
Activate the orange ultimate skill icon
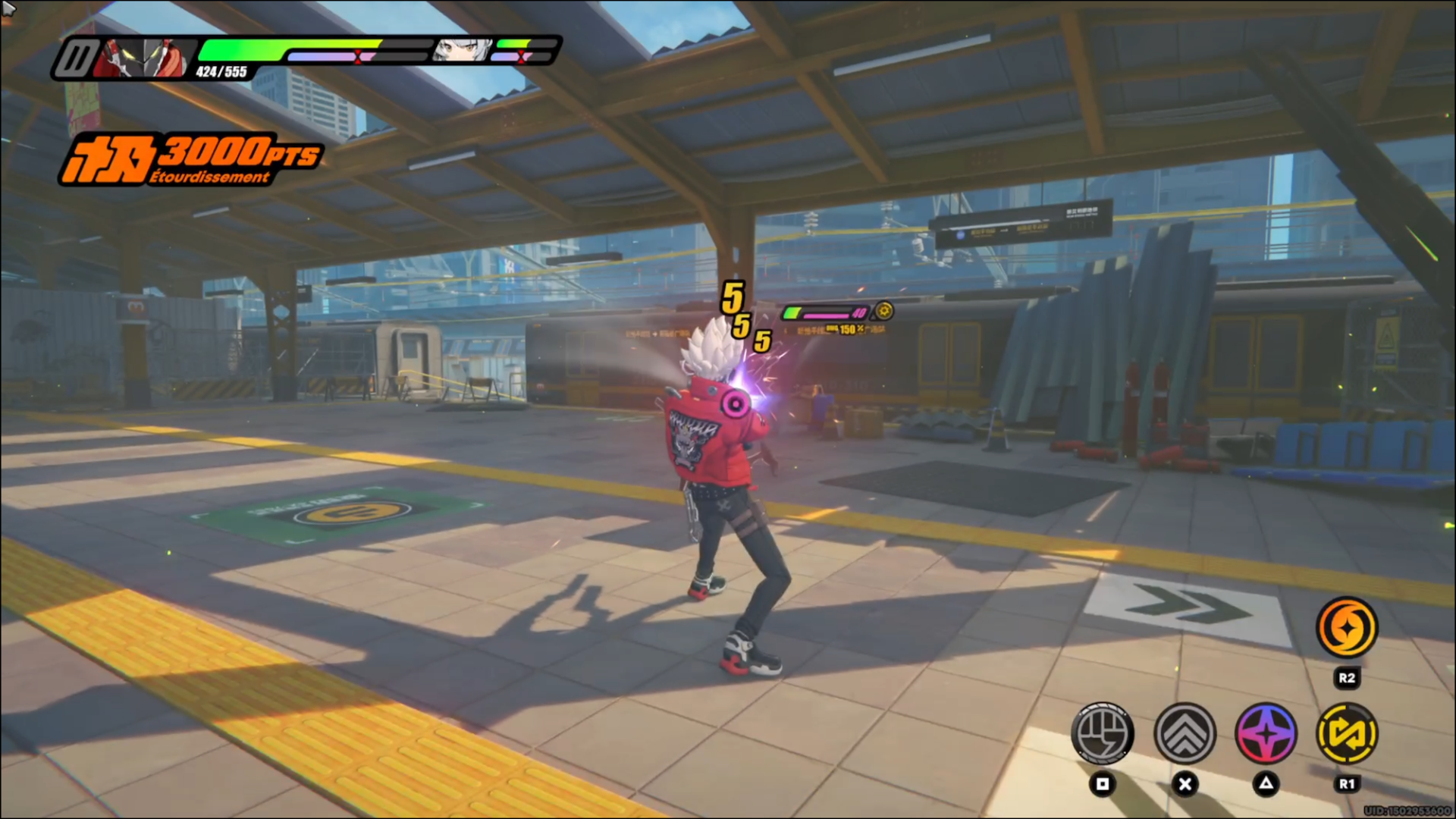(1346, 627)
